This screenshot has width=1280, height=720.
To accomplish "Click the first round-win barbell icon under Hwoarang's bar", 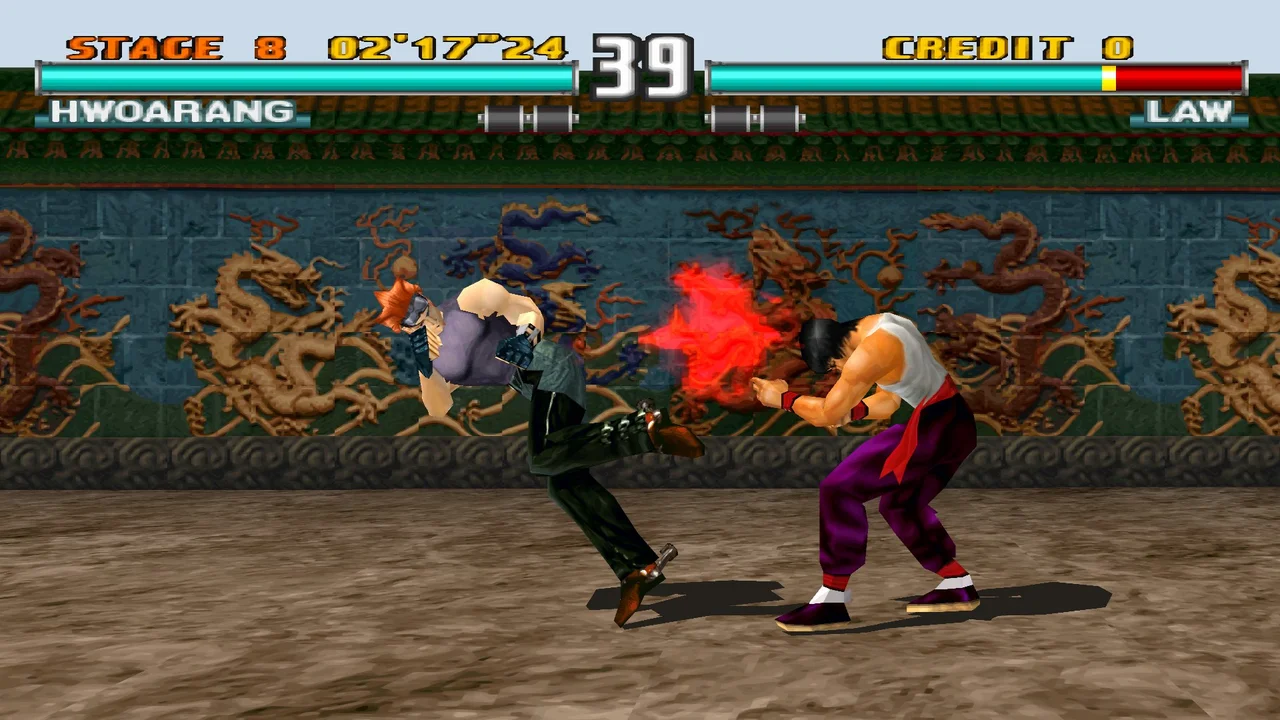I will [503, 117].
